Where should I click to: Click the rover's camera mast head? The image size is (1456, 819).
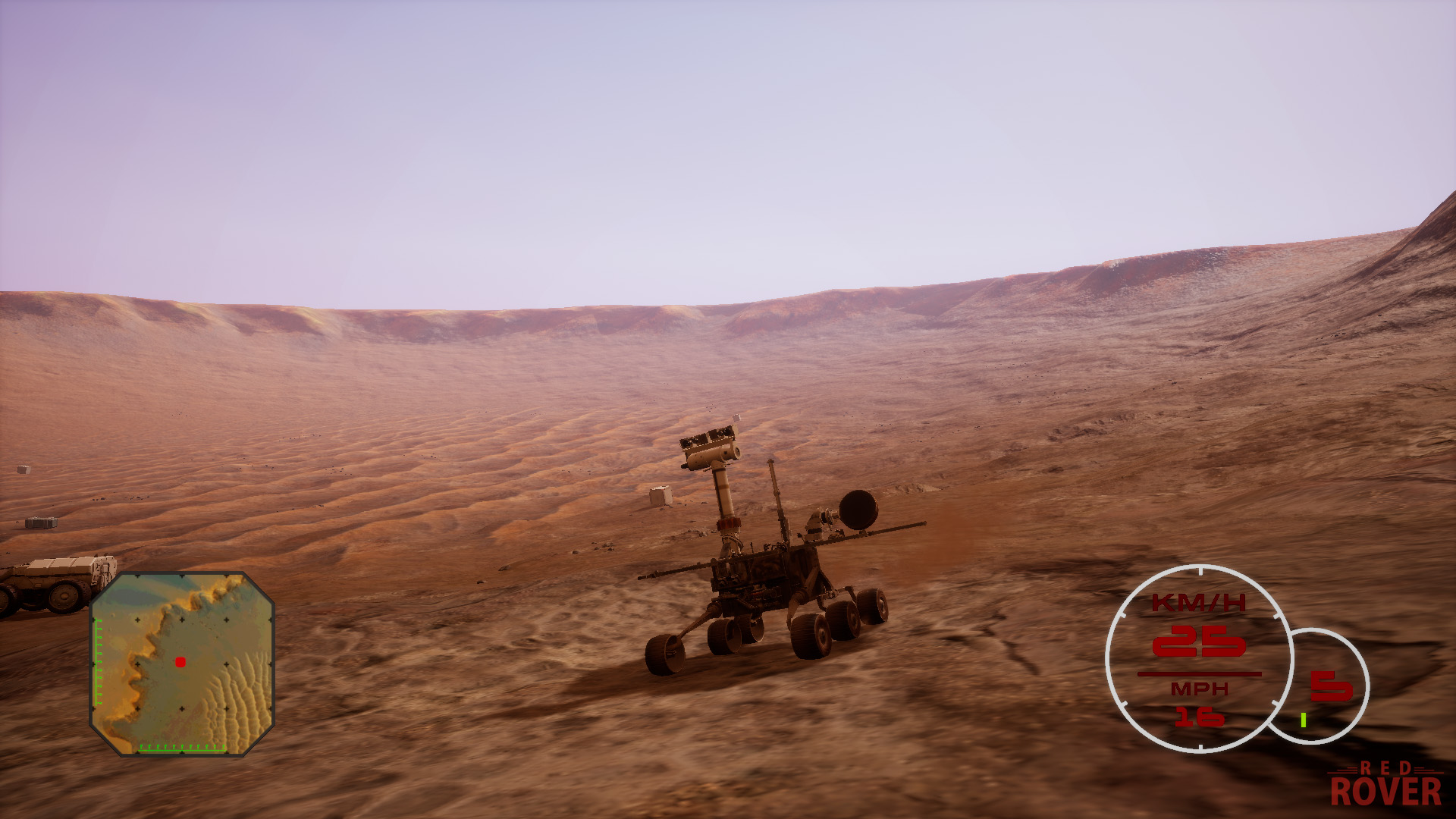click(711, 446)
